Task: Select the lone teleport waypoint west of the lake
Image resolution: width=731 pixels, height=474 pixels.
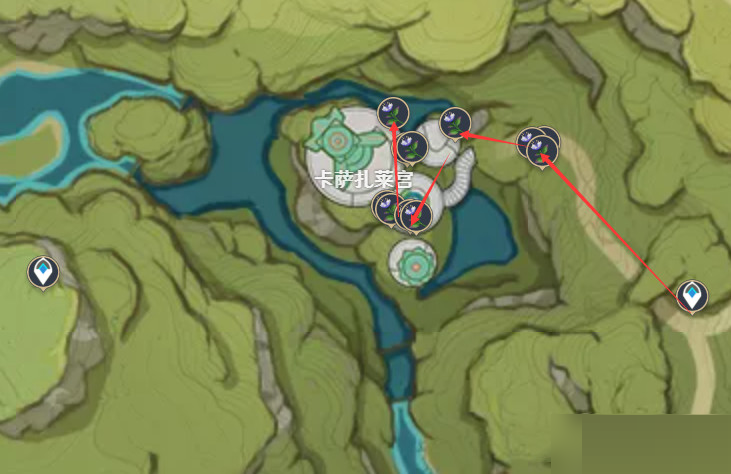Action: 42,271
